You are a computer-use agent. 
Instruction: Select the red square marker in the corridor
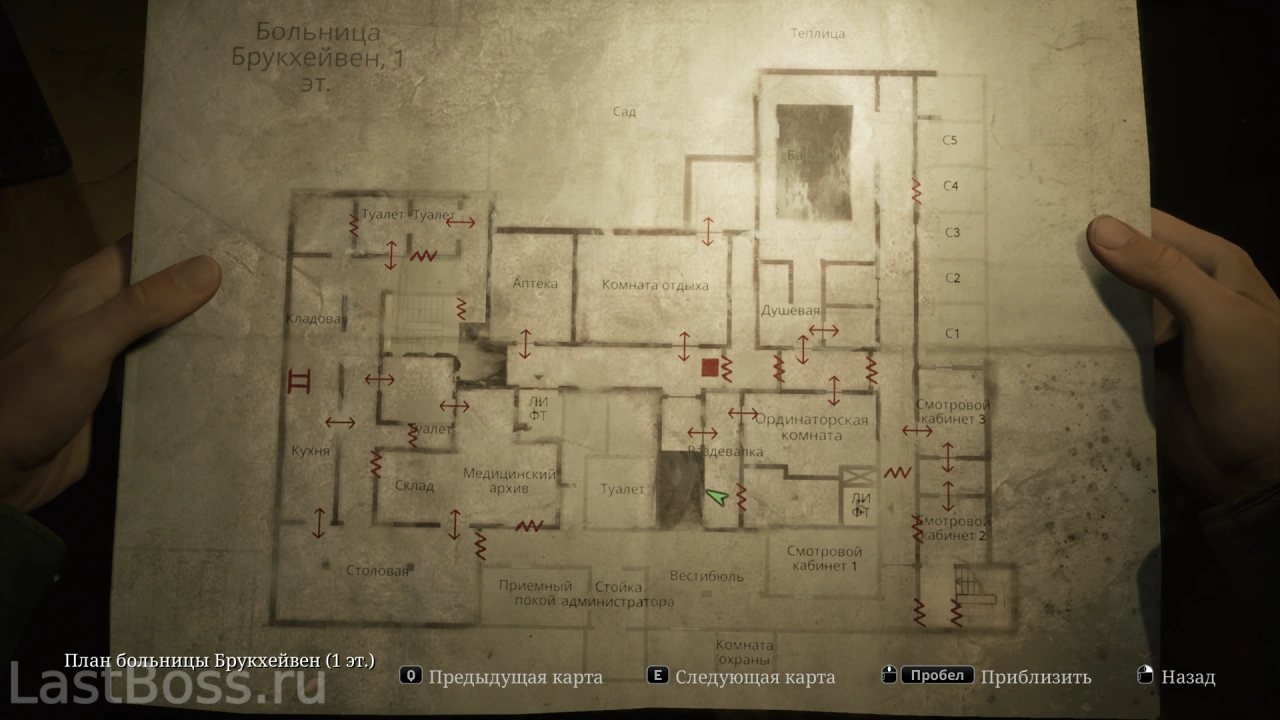point(709,368)
